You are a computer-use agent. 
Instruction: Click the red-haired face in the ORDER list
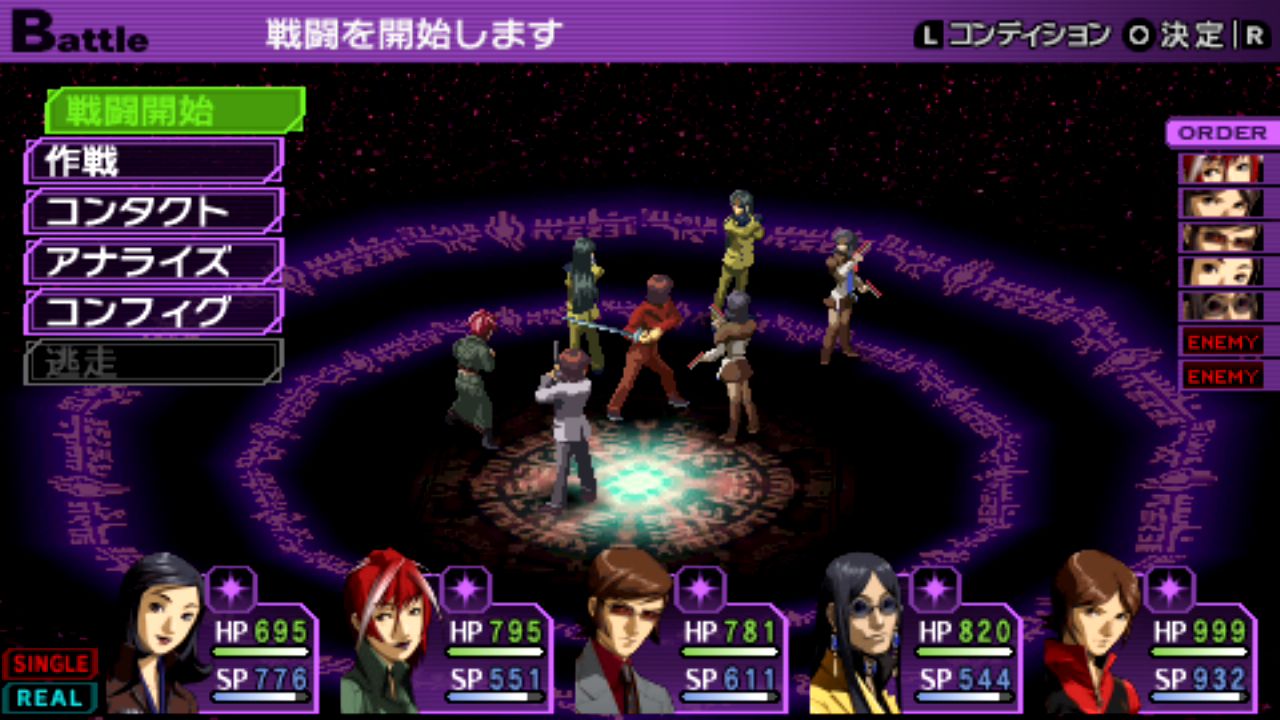point(1222,168)
